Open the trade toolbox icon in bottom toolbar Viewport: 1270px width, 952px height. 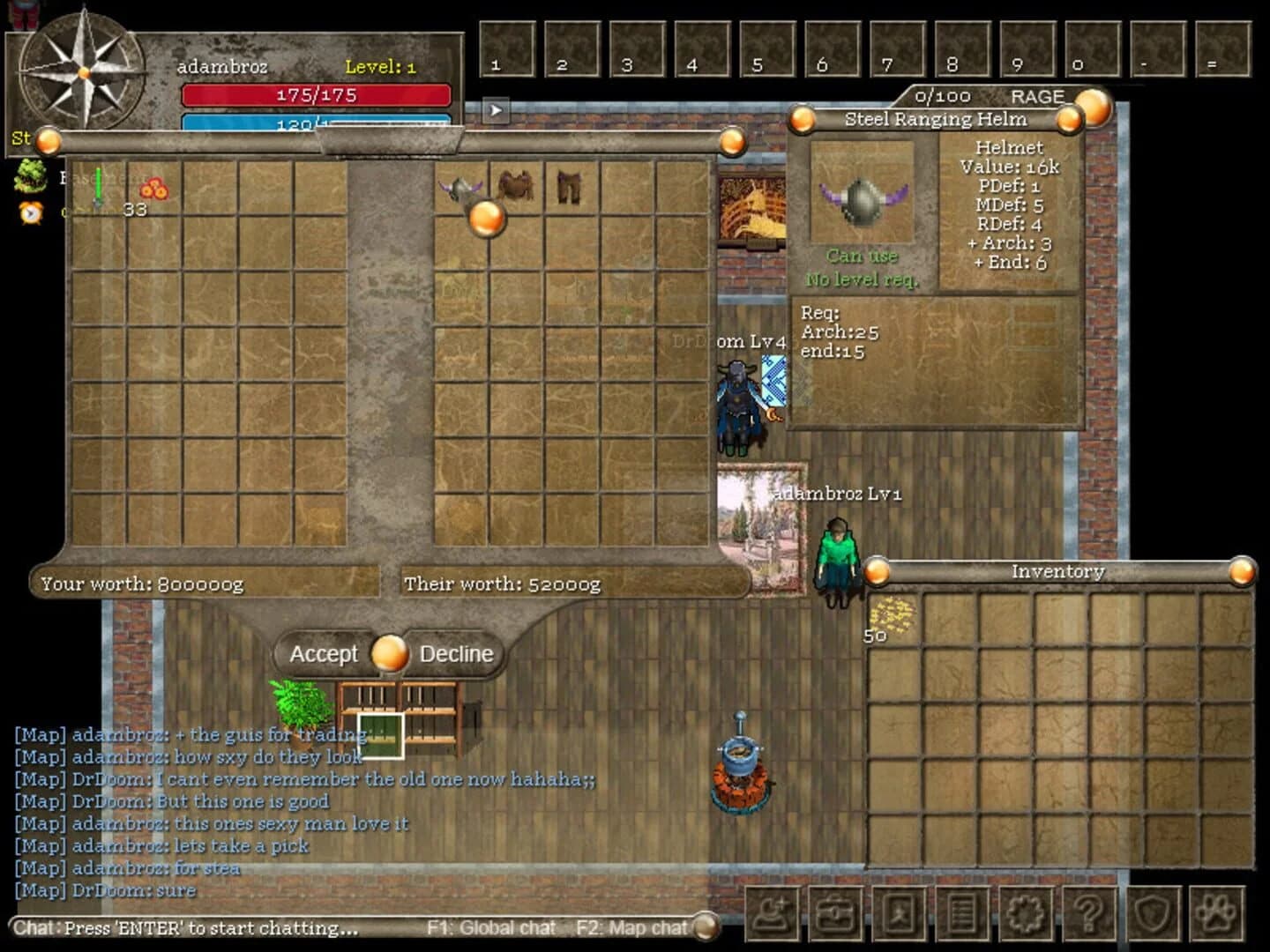coord(835,914)
